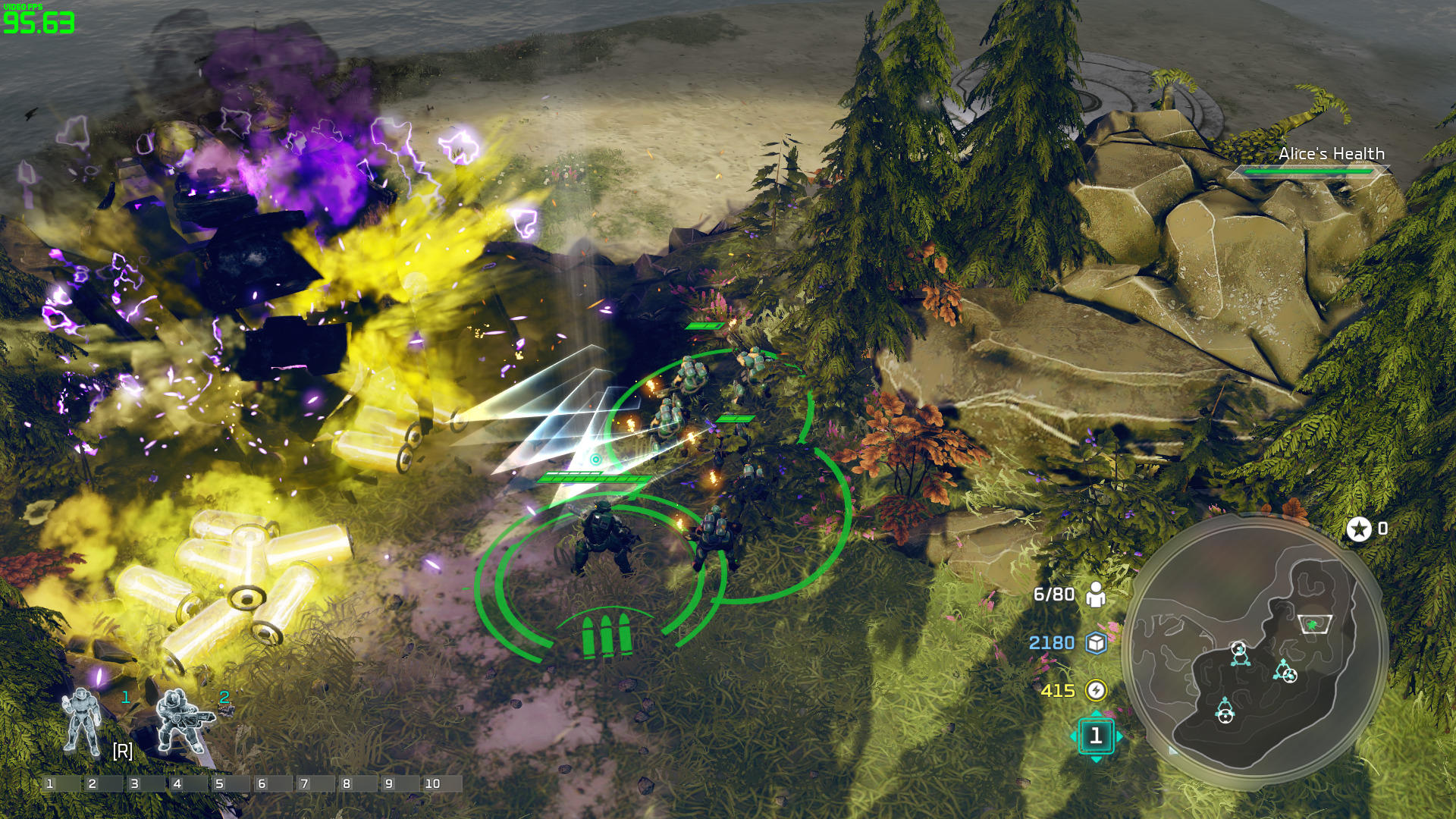The width and height of the screenshot is (1456, 819).
Task: Click the green star marker on minimap
Action: [1312, 625]
